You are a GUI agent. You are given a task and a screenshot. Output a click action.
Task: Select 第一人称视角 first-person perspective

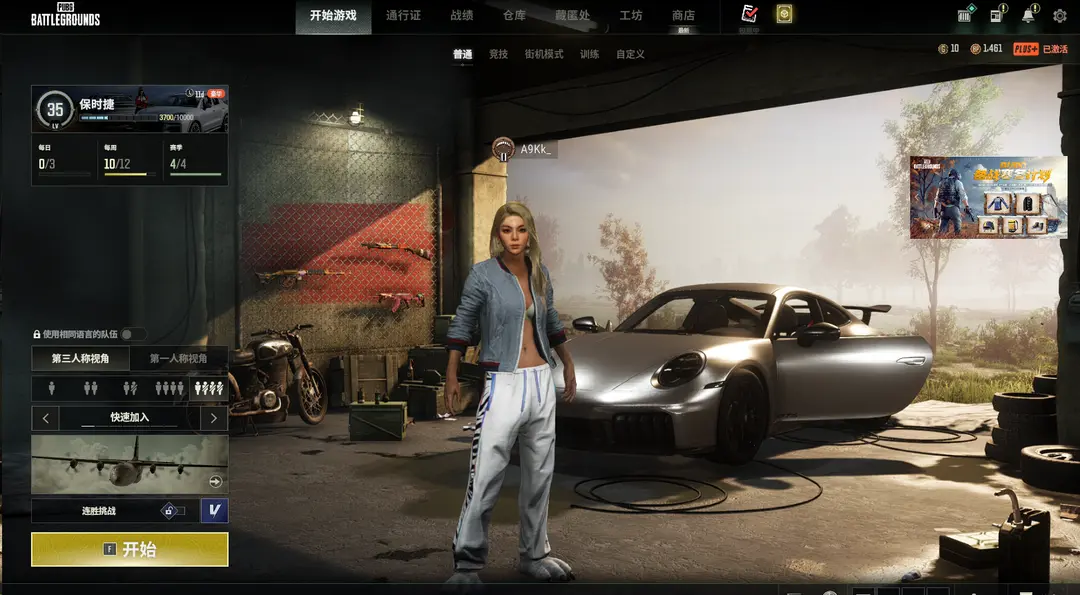click(x=179, y=358)
